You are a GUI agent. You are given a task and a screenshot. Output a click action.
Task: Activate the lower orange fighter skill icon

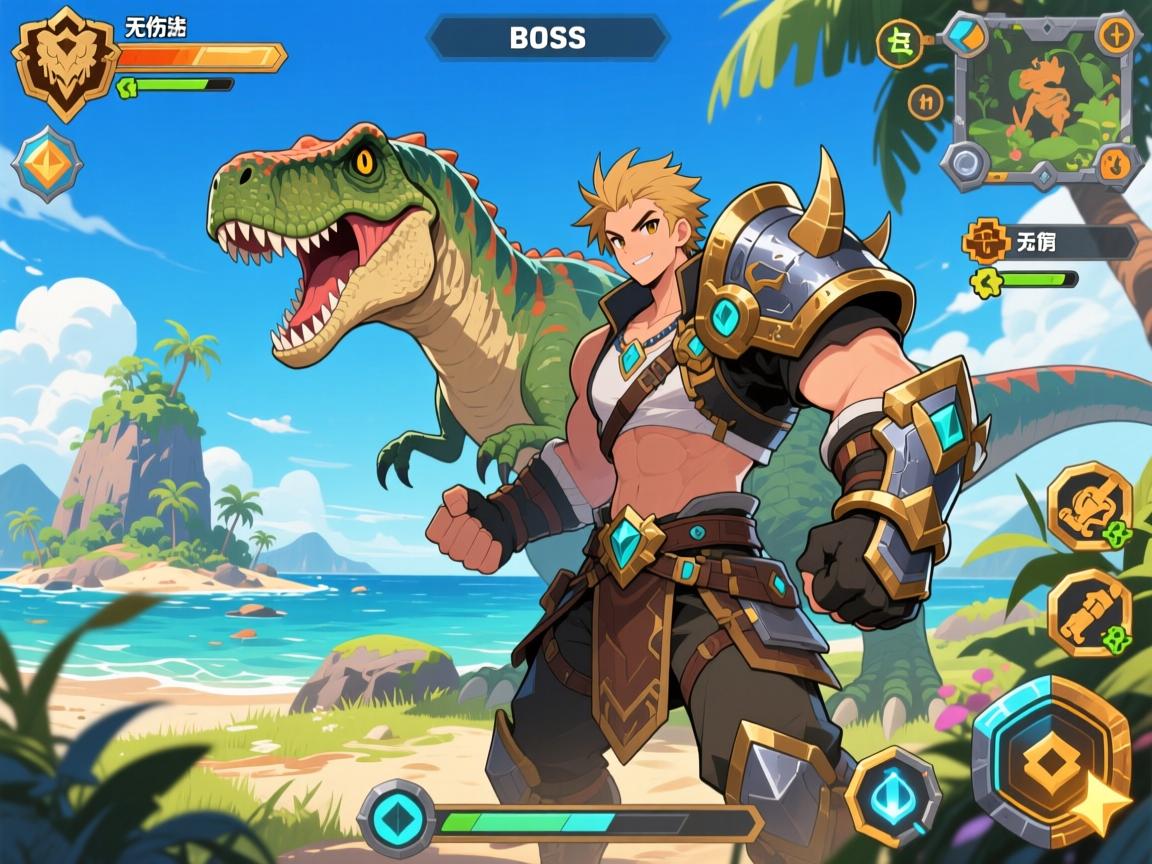(x=1089, y=612)
